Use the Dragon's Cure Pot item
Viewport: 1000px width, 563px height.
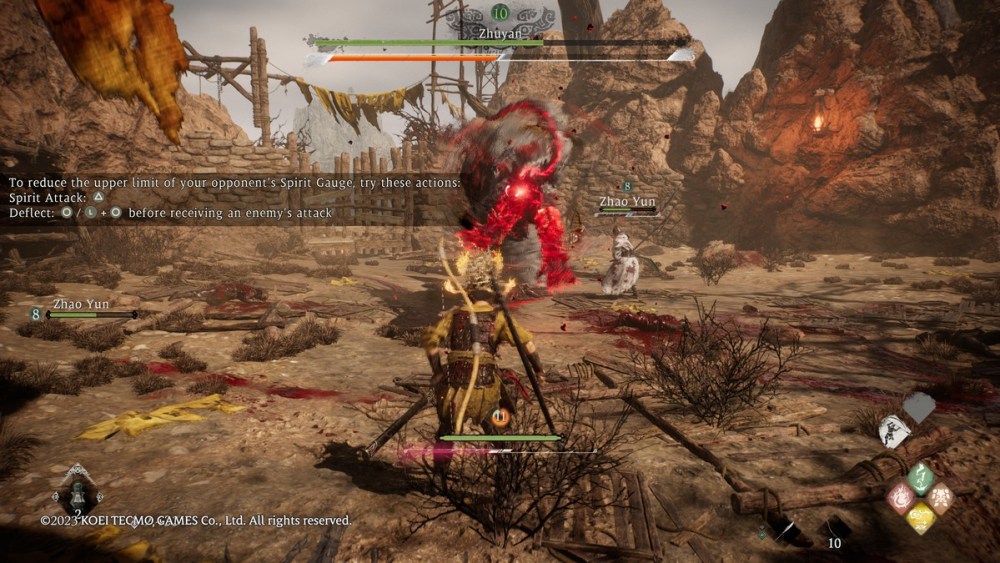click(x=77, y=493)
